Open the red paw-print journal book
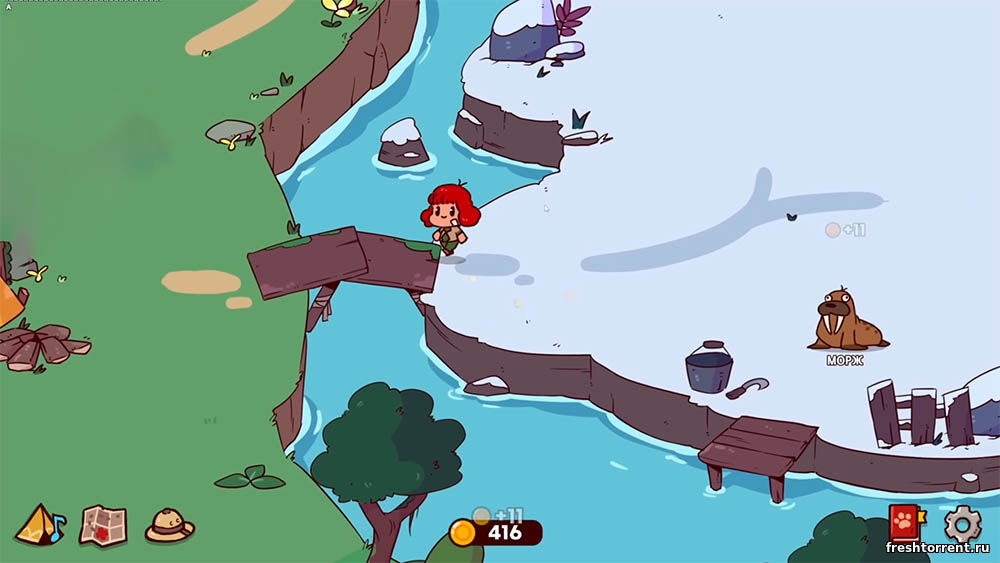1000x563 pixels. pyautogui.click(x=906, y=523)
